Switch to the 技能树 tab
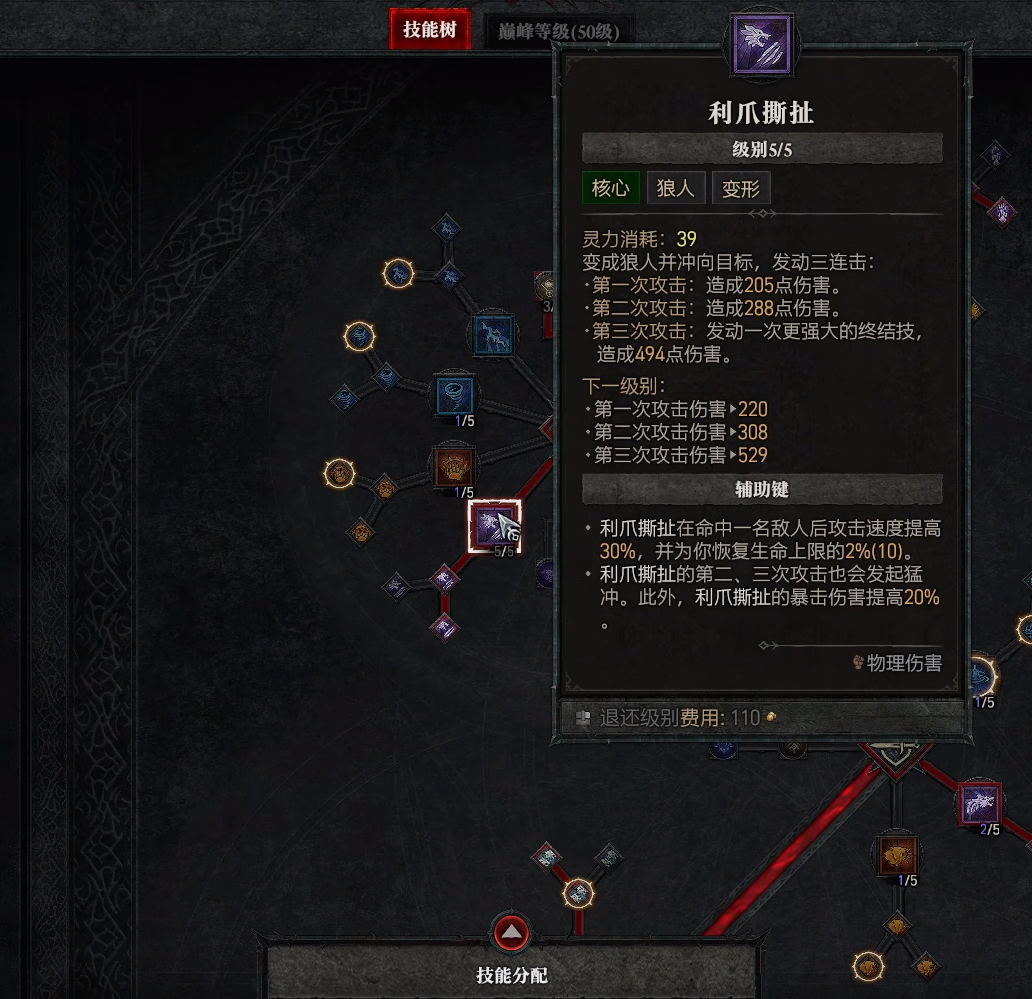Viewport: 1032px width, 999px height. point(429,30)
